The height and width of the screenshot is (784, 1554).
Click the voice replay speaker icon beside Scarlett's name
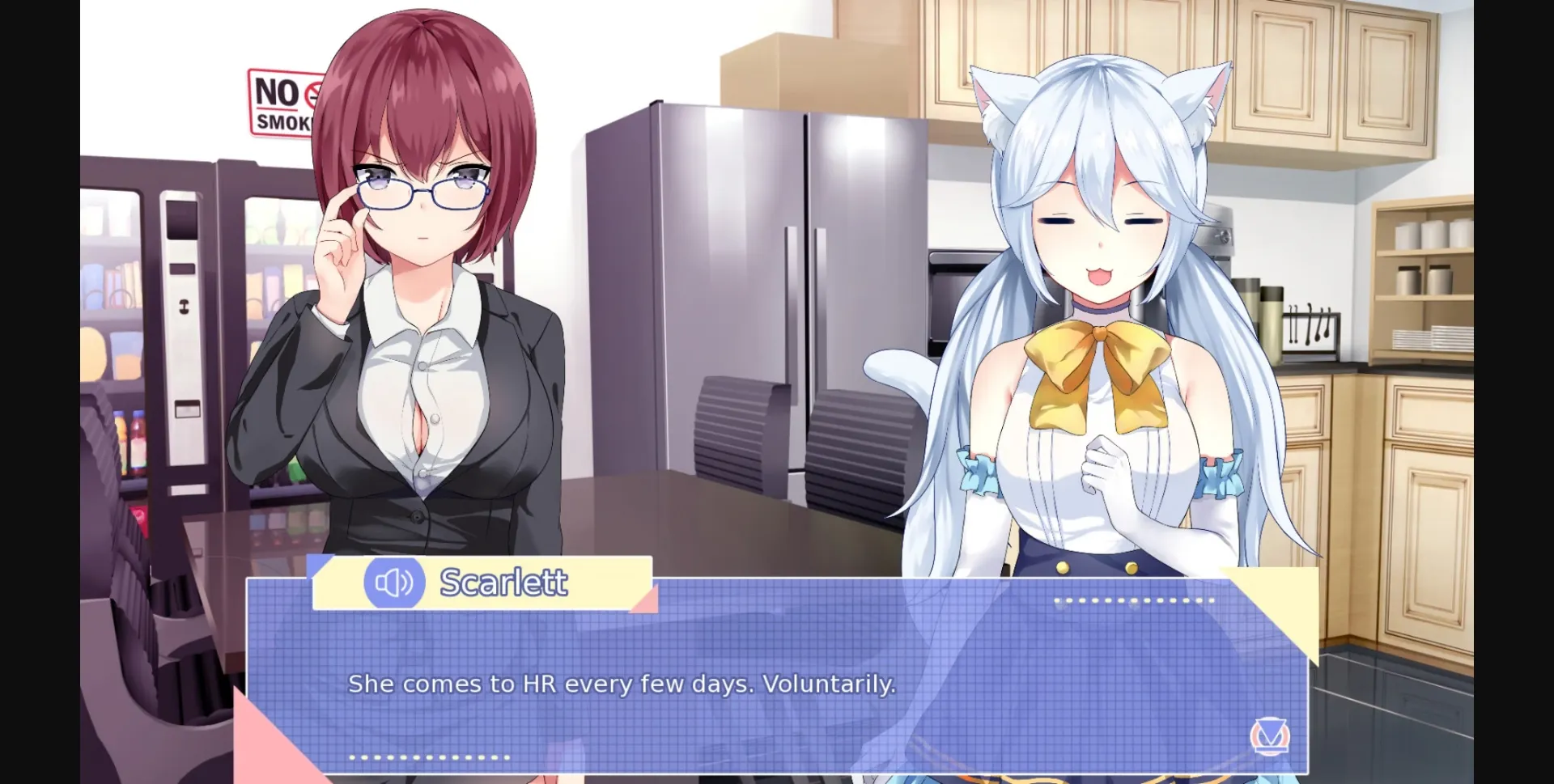click(x=394, y=581)
